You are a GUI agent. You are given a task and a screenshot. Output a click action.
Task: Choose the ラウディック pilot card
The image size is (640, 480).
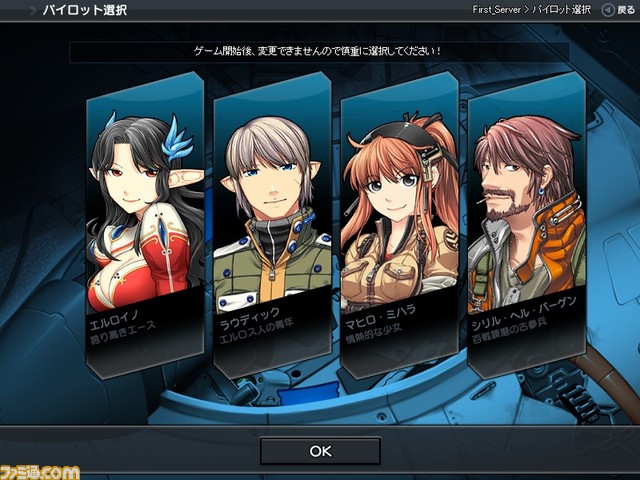(x=272, y=225)
